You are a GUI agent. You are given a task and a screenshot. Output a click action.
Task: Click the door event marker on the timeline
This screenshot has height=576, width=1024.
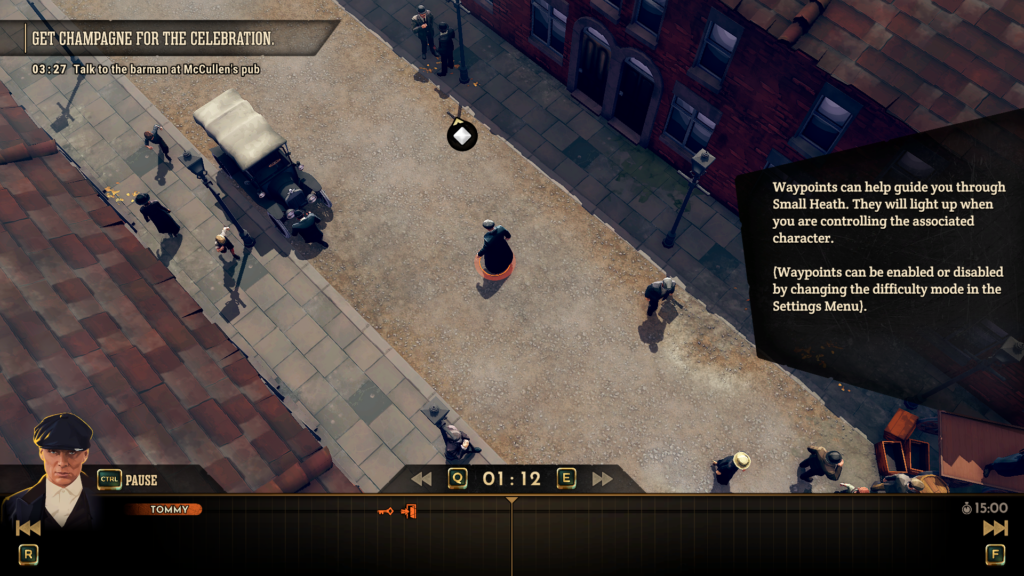click(x=408, y=511)
